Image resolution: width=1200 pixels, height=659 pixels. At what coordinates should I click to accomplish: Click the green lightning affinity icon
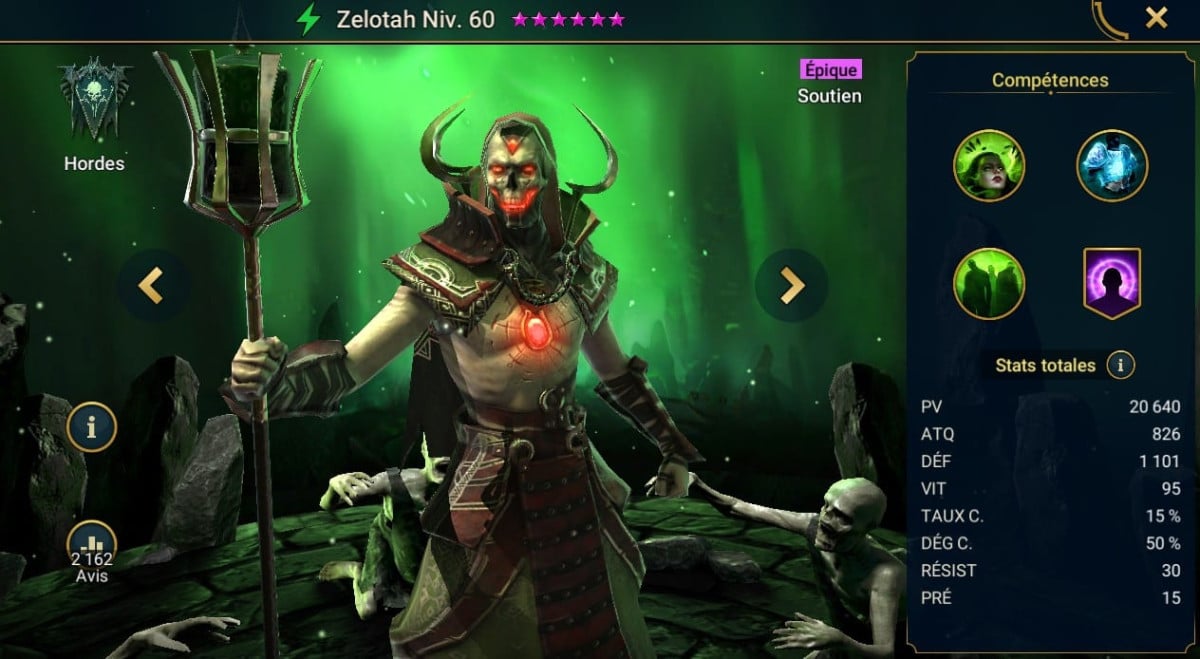(309, 19)
